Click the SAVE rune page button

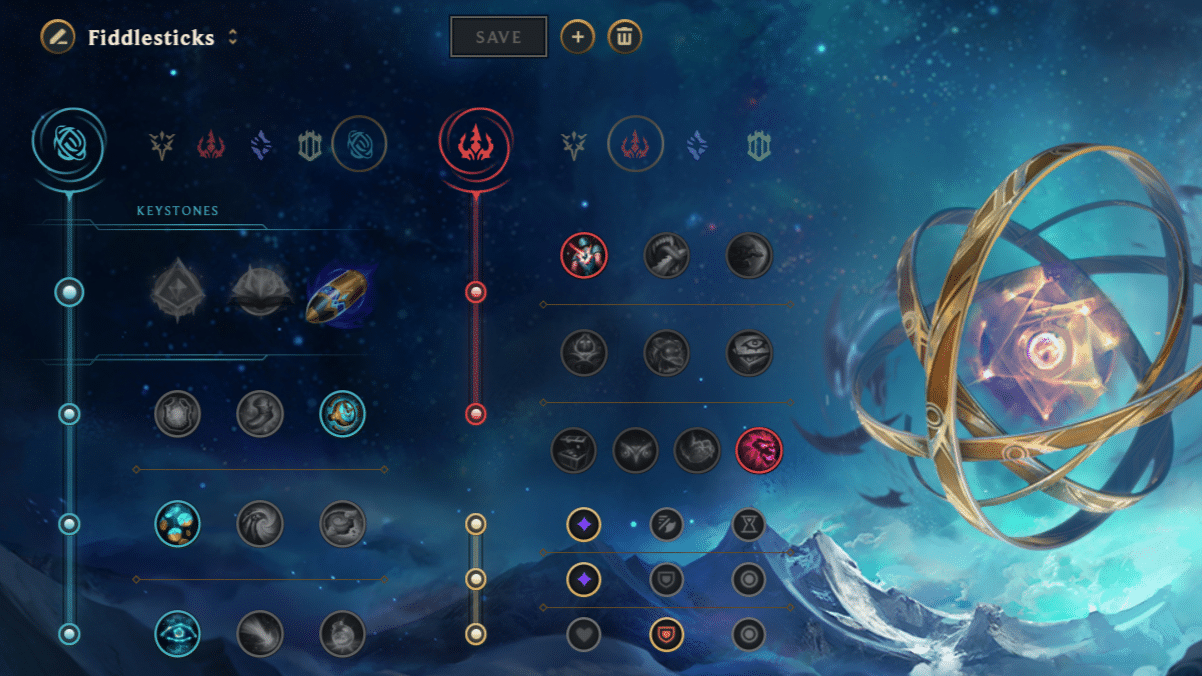(x=498, y=37)
